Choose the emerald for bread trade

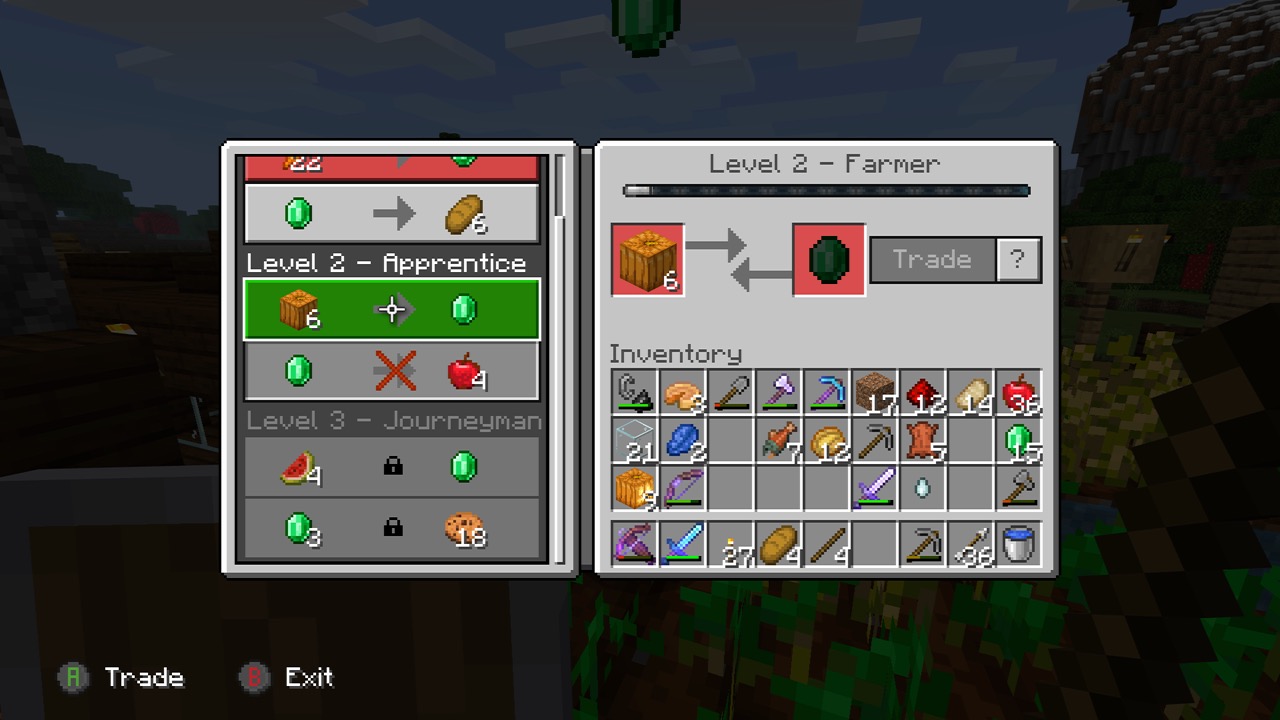coord(391,213)
